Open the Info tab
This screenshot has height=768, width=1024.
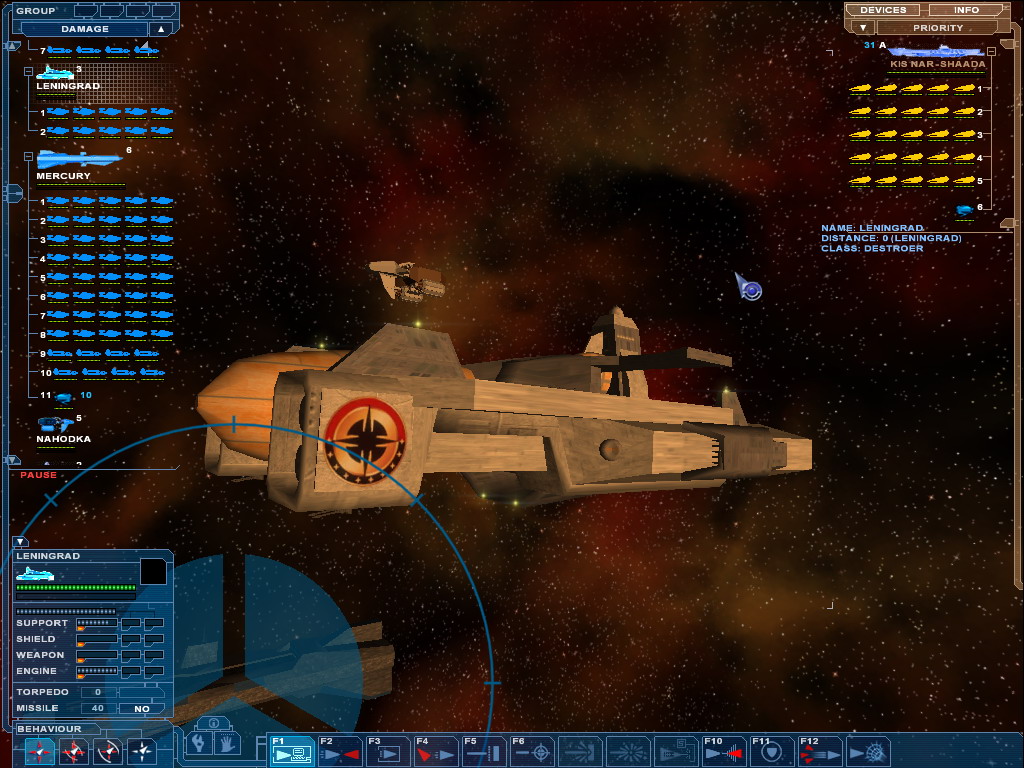click(x=966, y=10)
